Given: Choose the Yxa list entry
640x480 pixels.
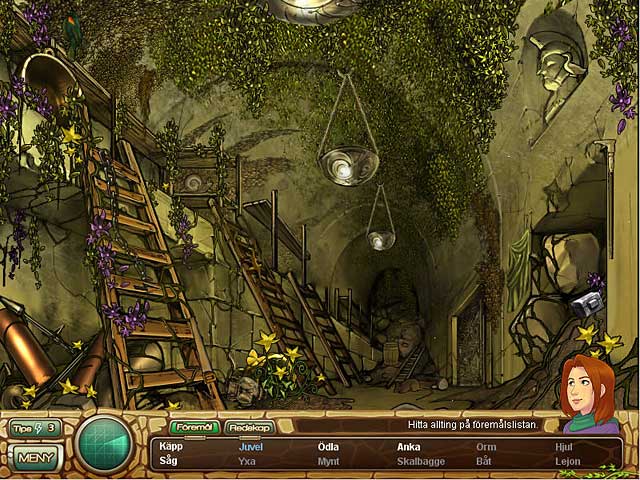Looking at the screenshot, I should 248,461.
